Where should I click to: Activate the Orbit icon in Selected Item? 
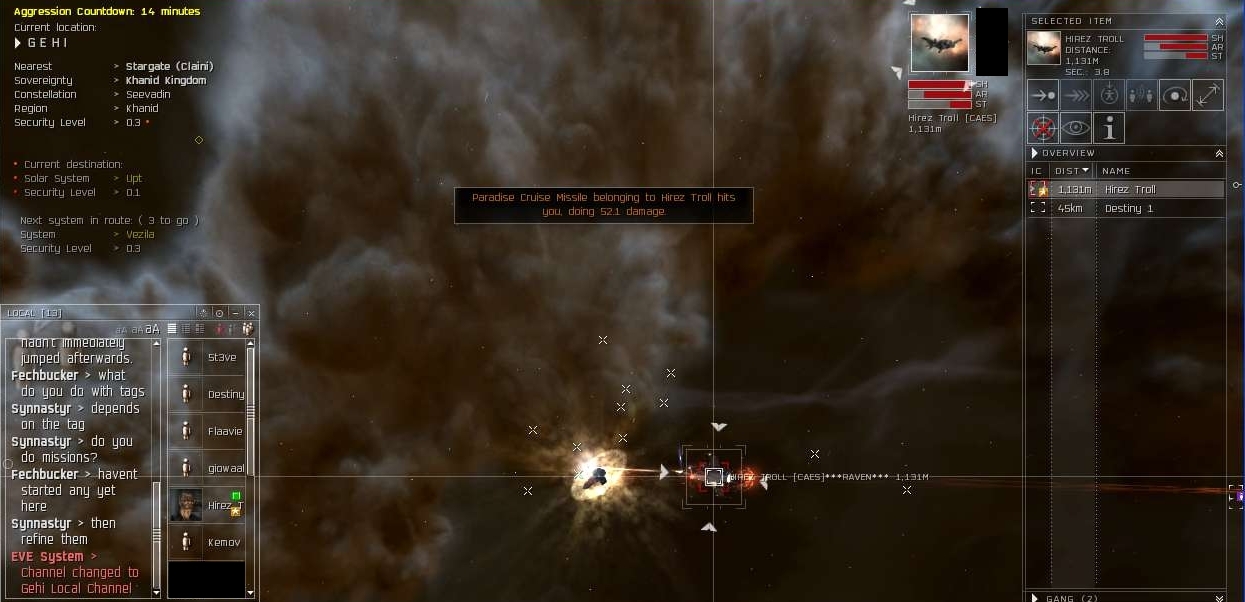(1174, 95)
